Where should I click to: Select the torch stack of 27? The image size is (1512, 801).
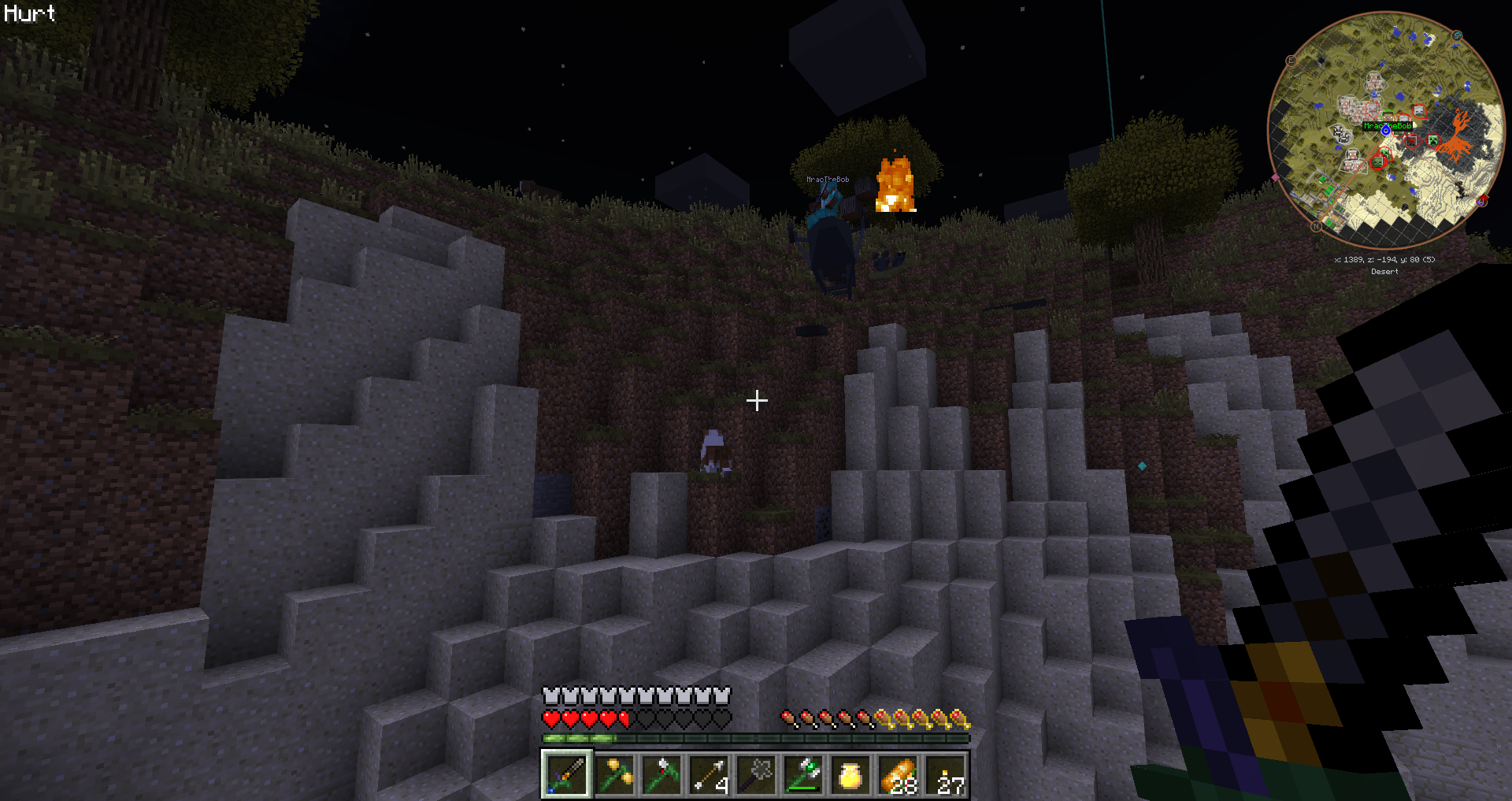946,775
